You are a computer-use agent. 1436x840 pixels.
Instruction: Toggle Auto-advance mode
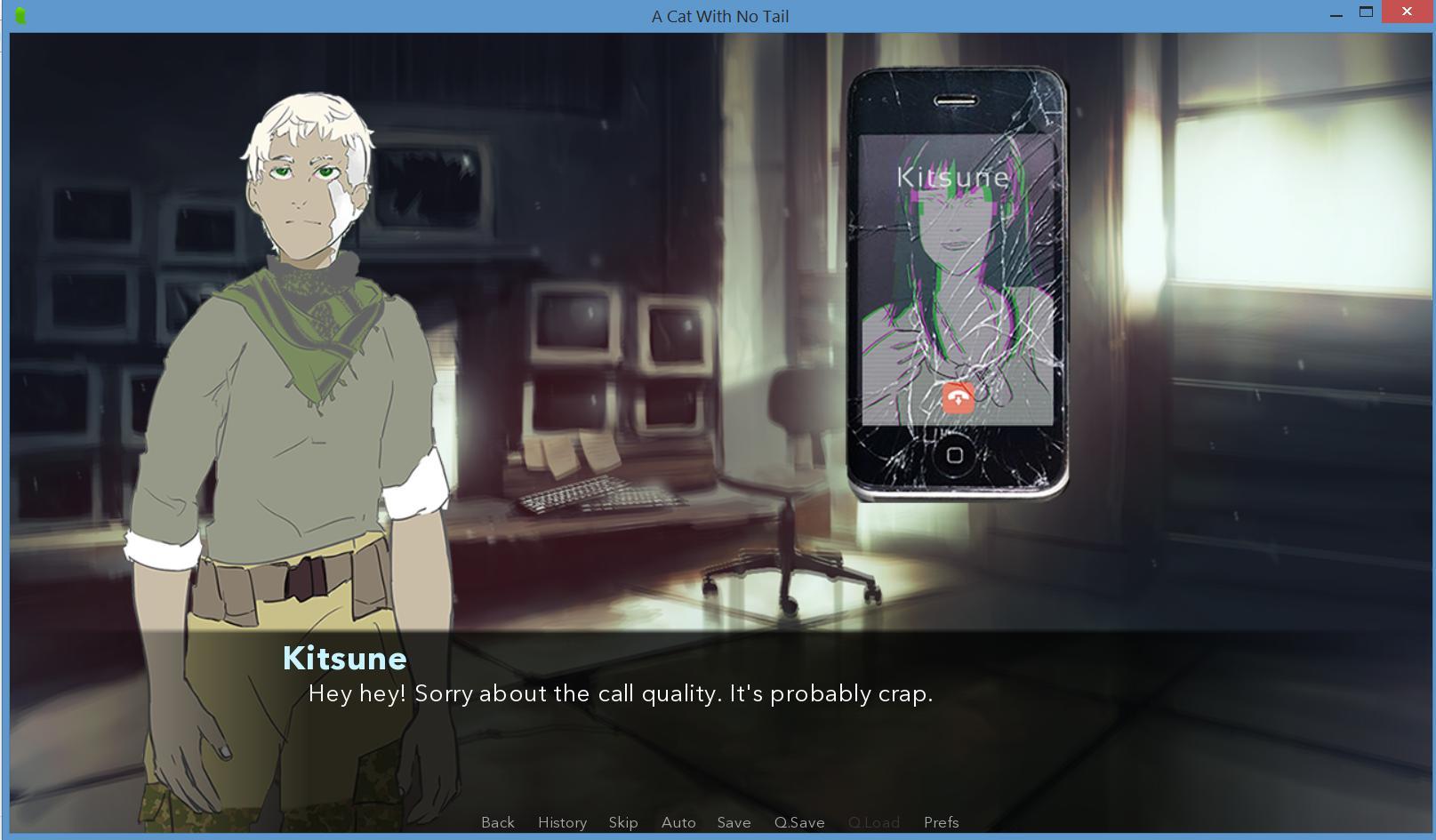click(x=678, y=822)
